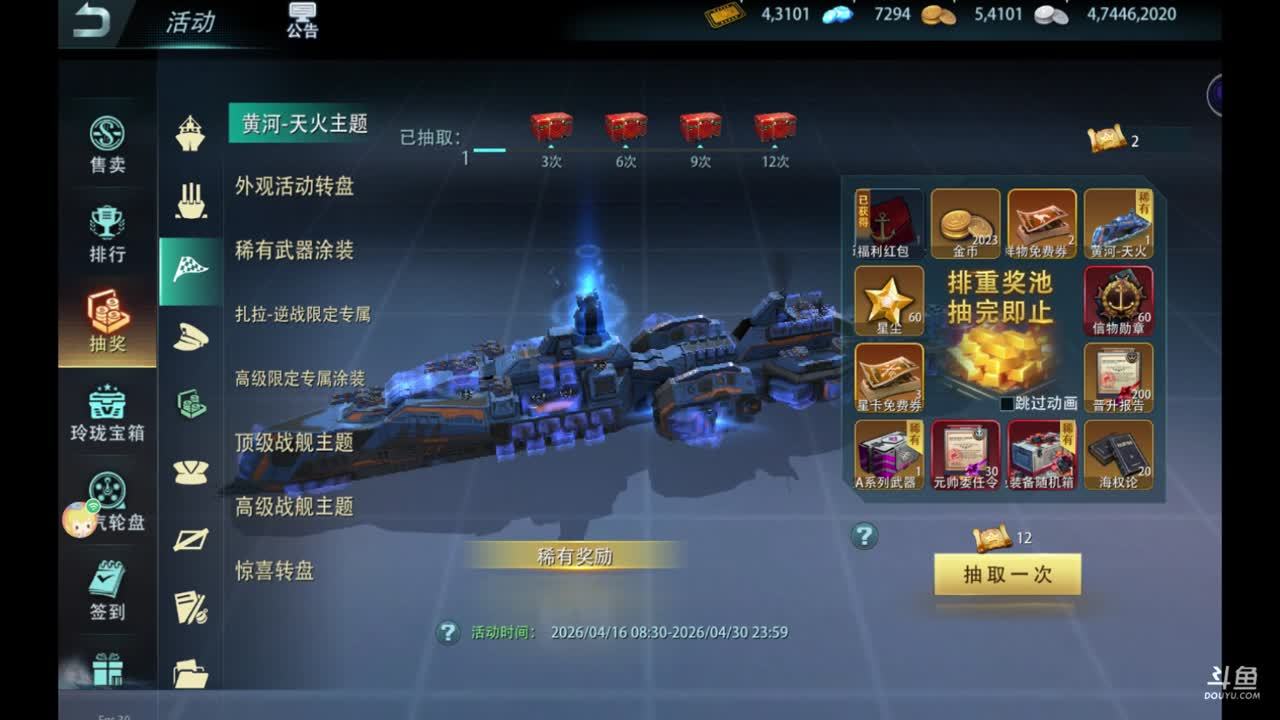Open the 玲珑宝箱 treasure chest section
The width and height of the screenshot is (1280, 720).
107,413
